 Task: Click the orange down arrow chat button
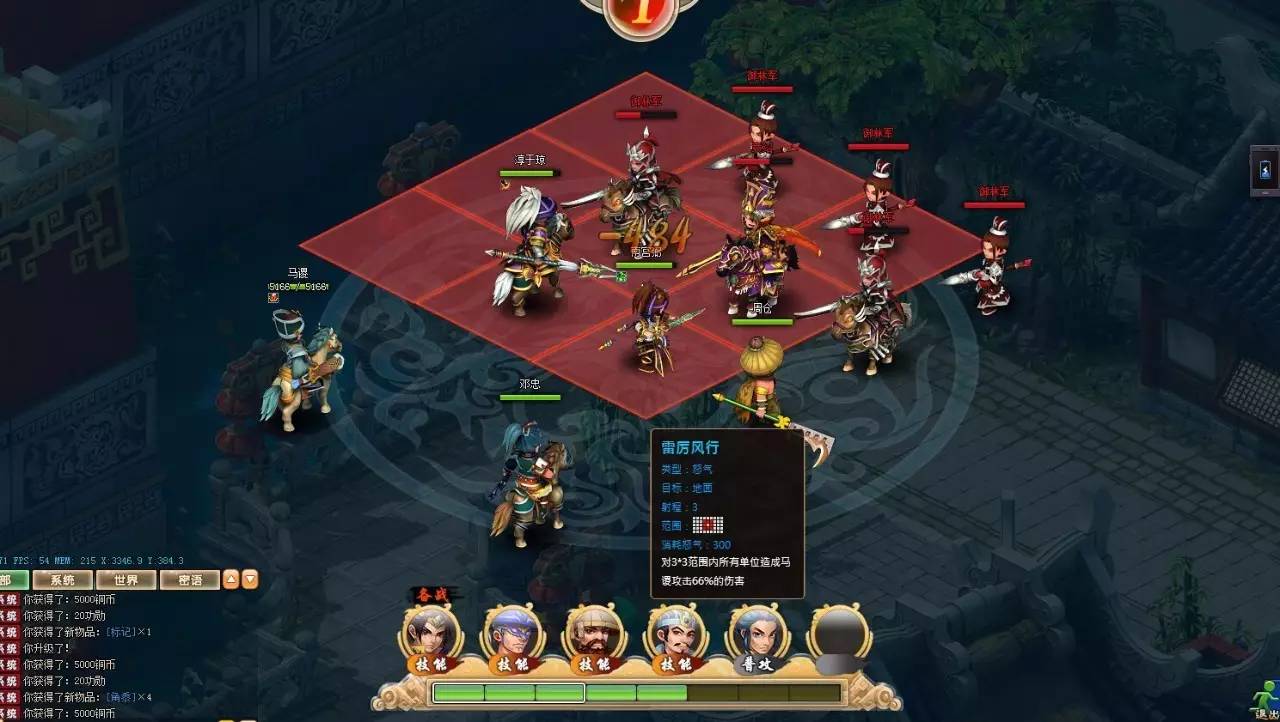(250, 579)
